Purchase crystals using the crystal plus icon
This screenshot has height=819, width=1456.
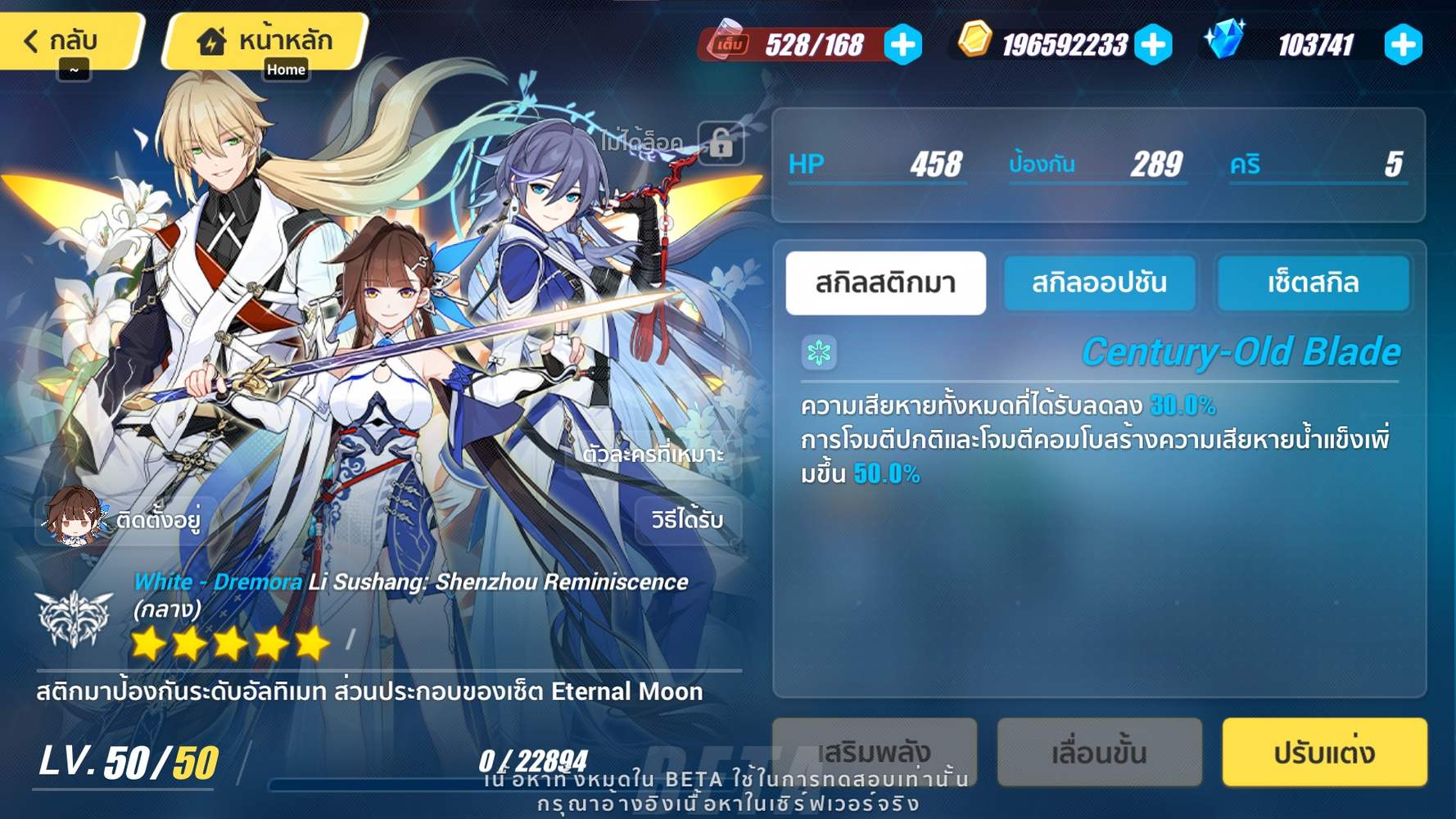pos(1404,45)
